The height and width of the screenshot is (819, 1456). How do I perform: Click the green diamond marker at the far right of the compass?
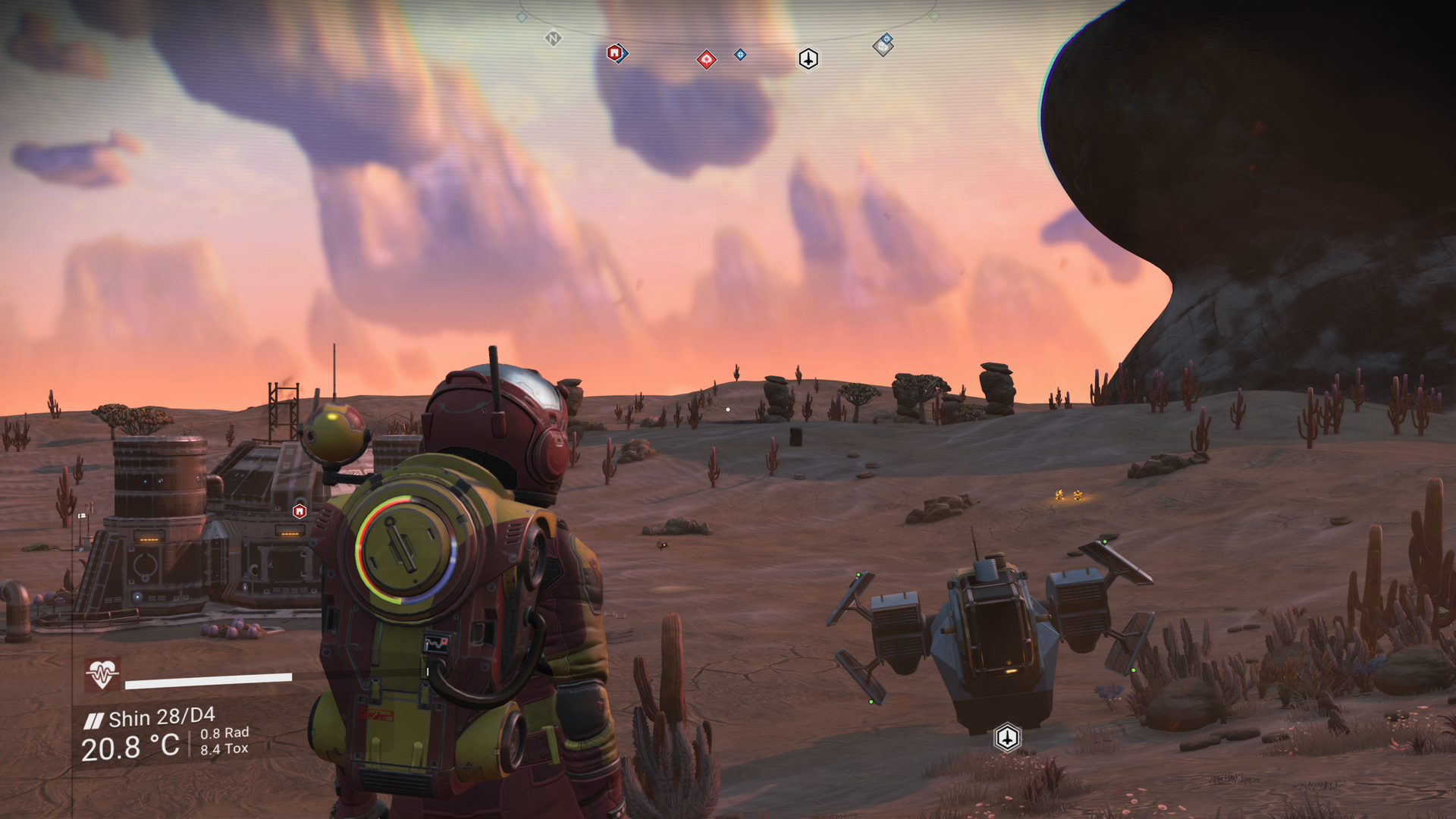point(934,16)
